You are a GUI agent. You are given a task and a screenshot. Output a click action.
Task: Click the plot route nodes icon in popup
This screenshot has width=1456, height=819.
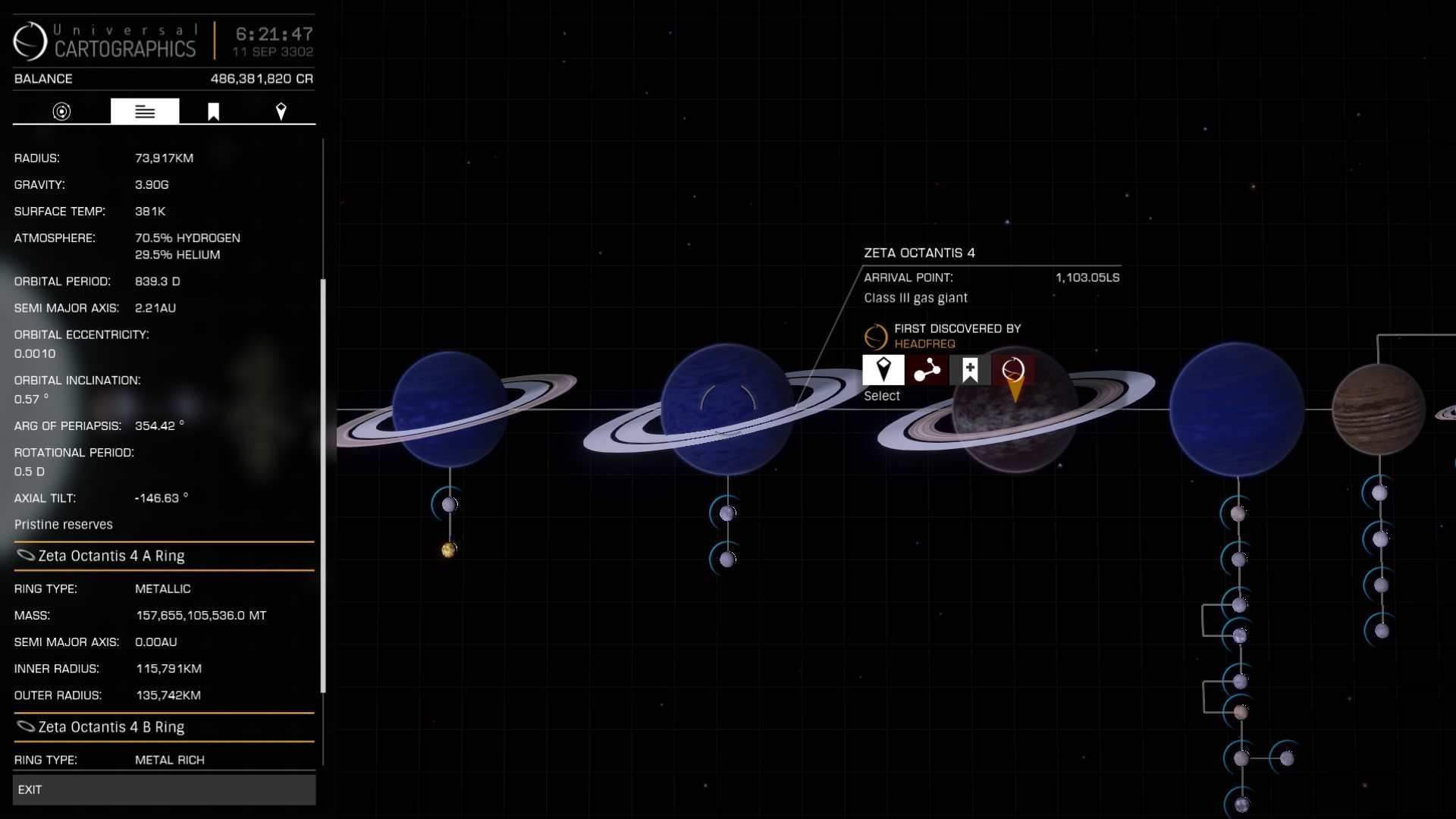(926, 370)
